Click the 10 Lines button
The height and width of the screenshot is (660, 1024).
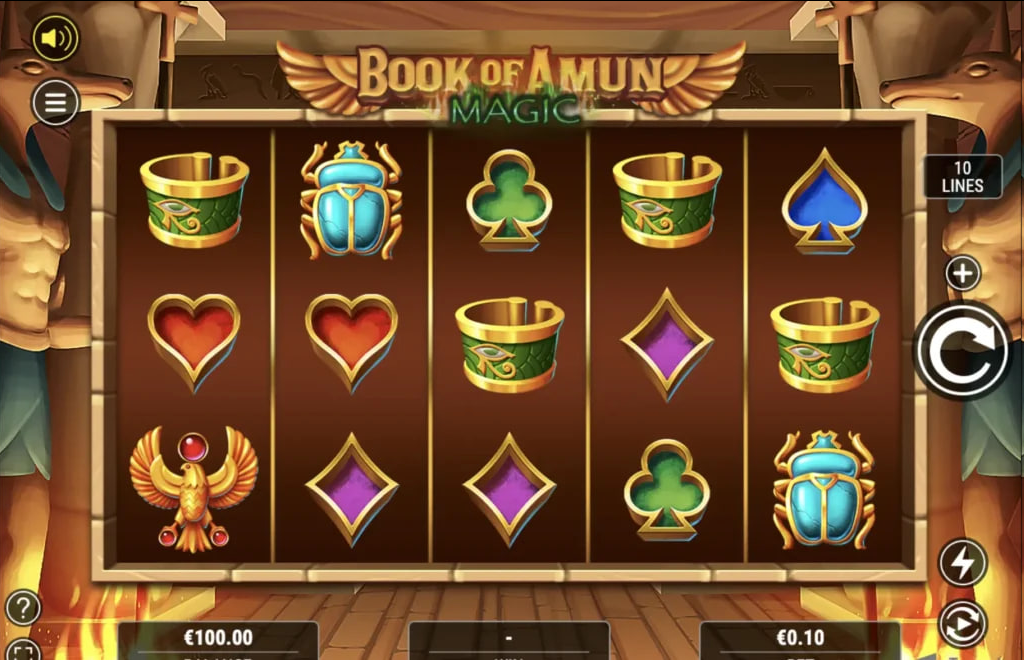[962, 177]
